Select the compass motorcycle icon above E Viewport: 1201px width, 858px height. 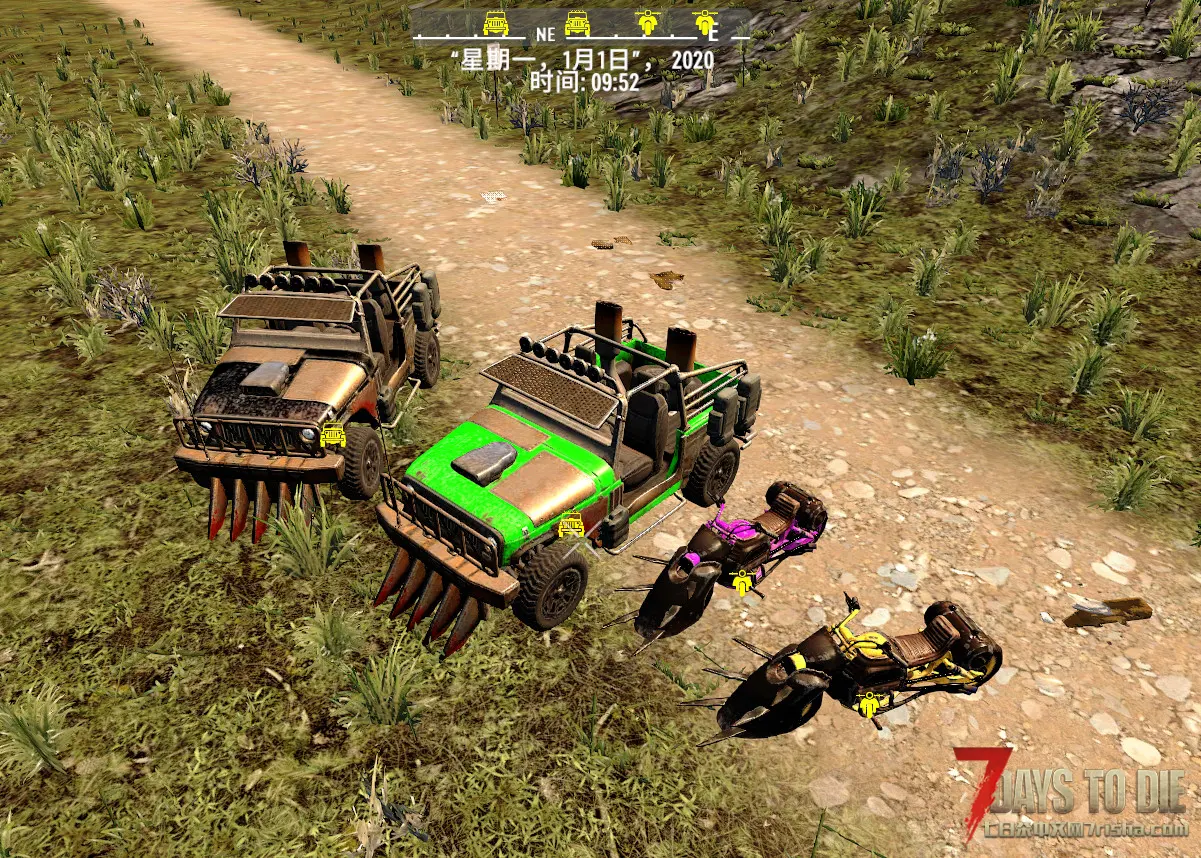tap(706, 22)
